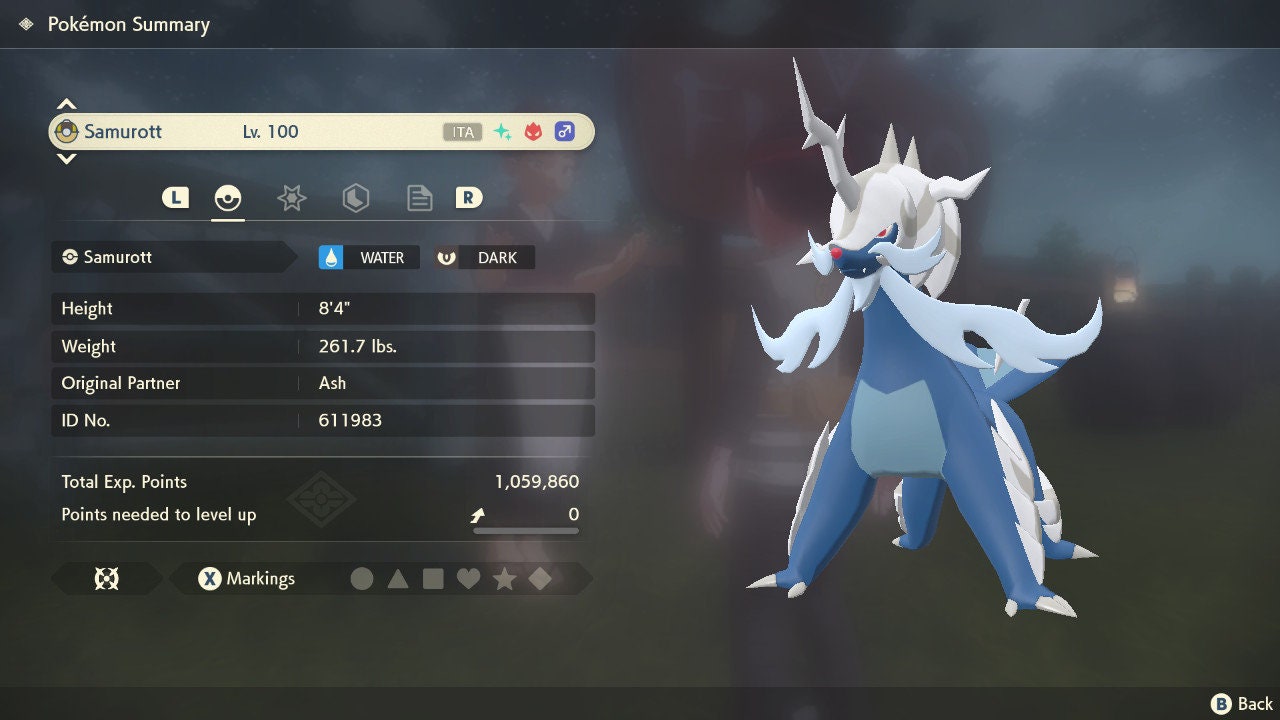This screenshot has height=720, width=1280.
Task: Click the red Alpha Pokémon icon
Action: (532, 131)
